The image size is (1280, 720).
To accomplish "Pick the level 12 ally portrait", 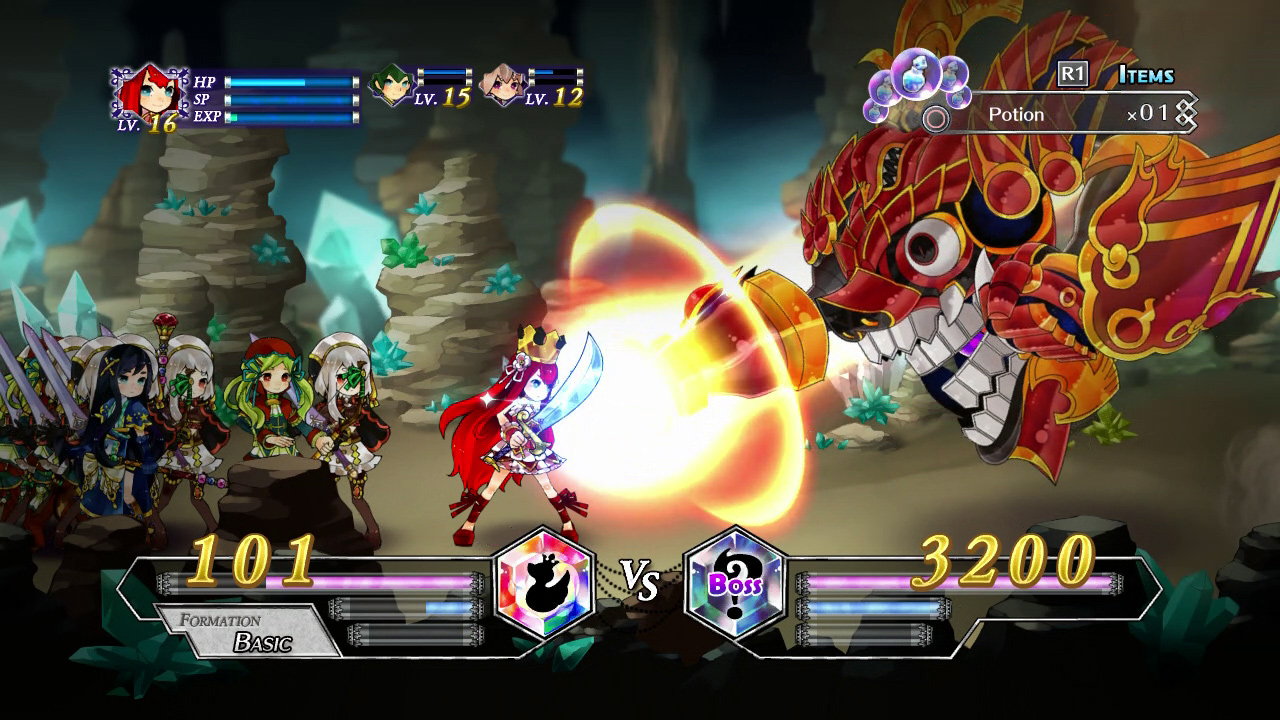I will (503, 86).
